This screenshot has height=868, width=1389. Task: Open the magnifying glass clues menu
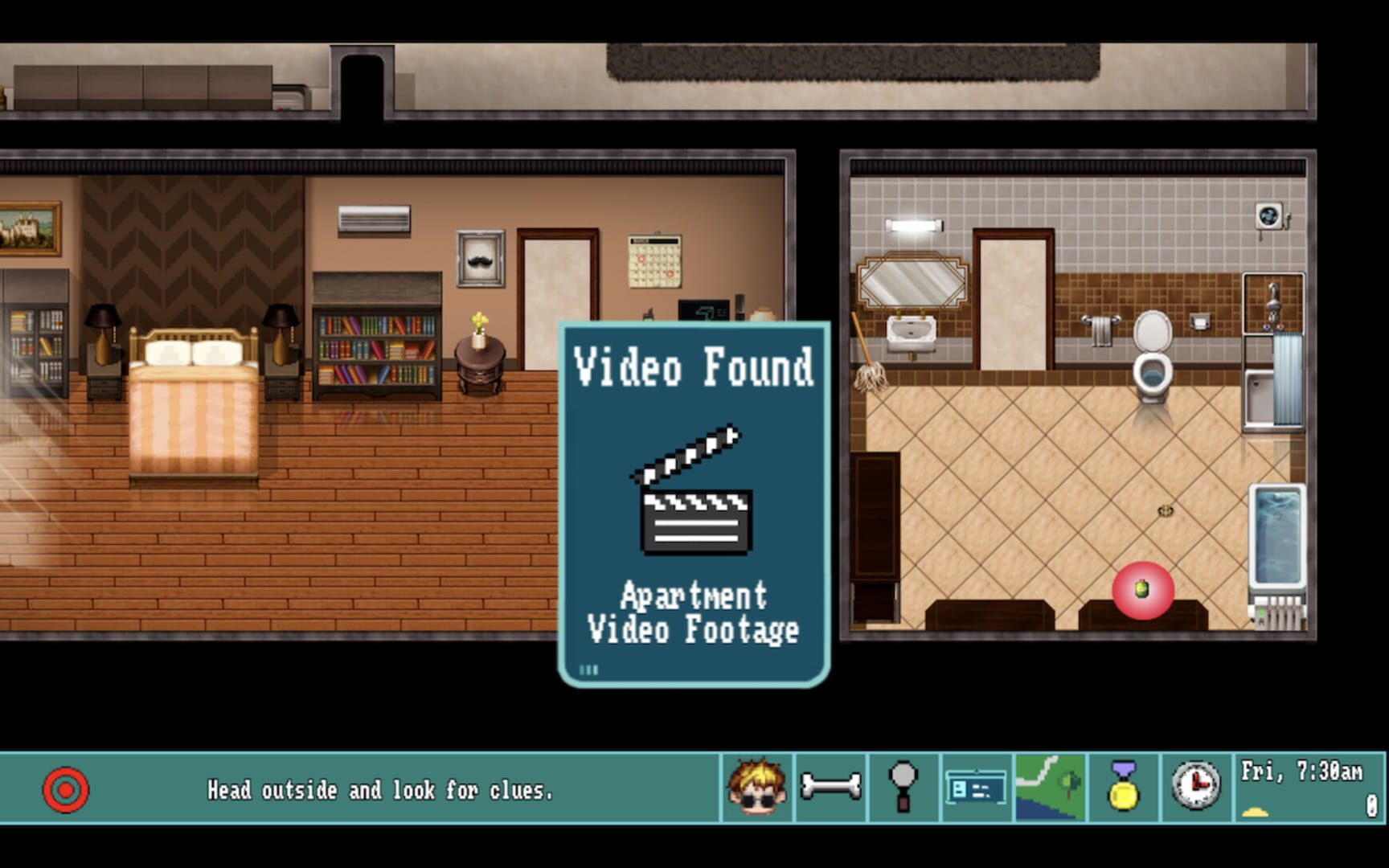coord(903,788)
